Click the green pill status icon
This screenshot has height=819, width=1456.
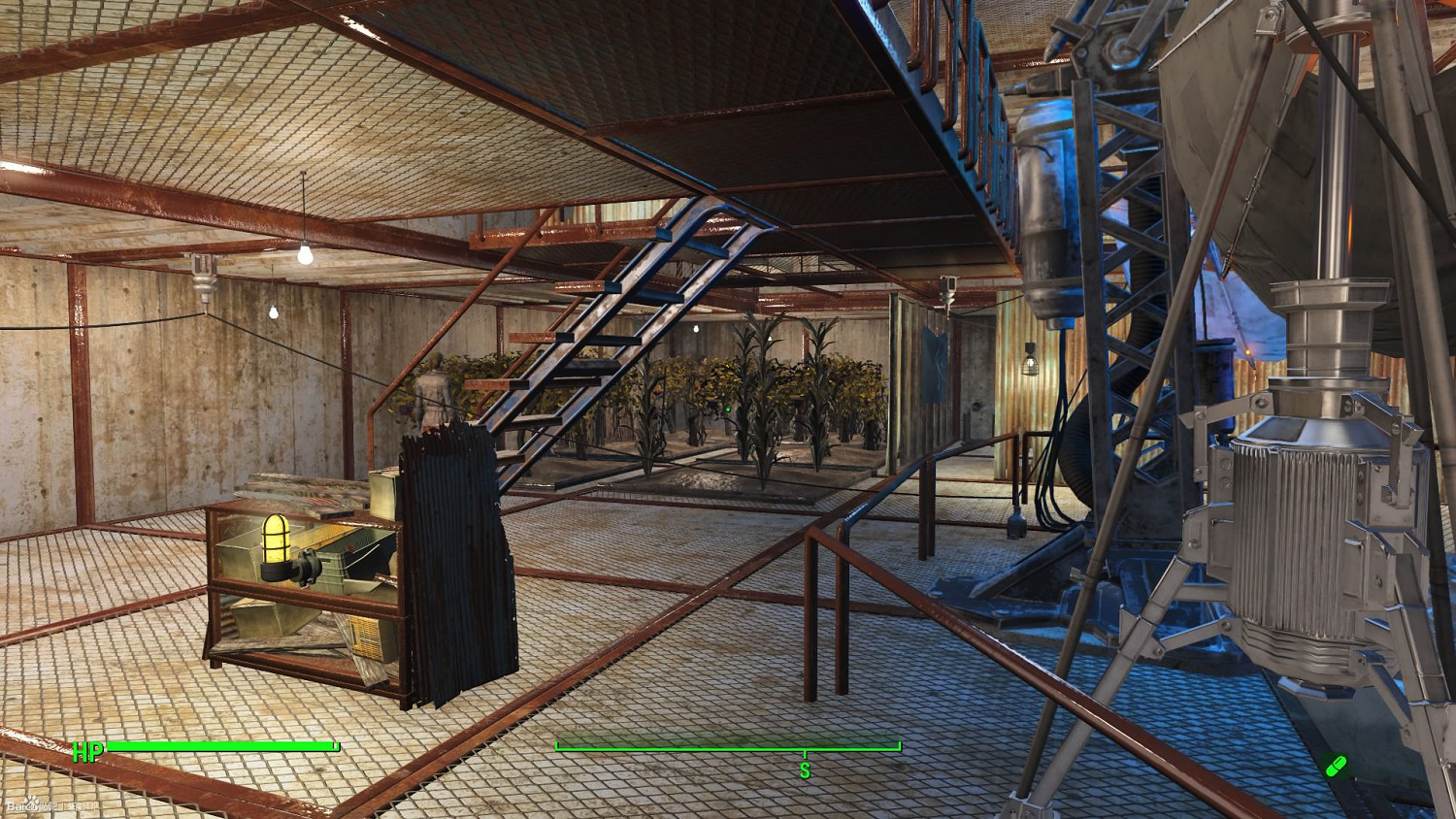[x=1336, y=766]
